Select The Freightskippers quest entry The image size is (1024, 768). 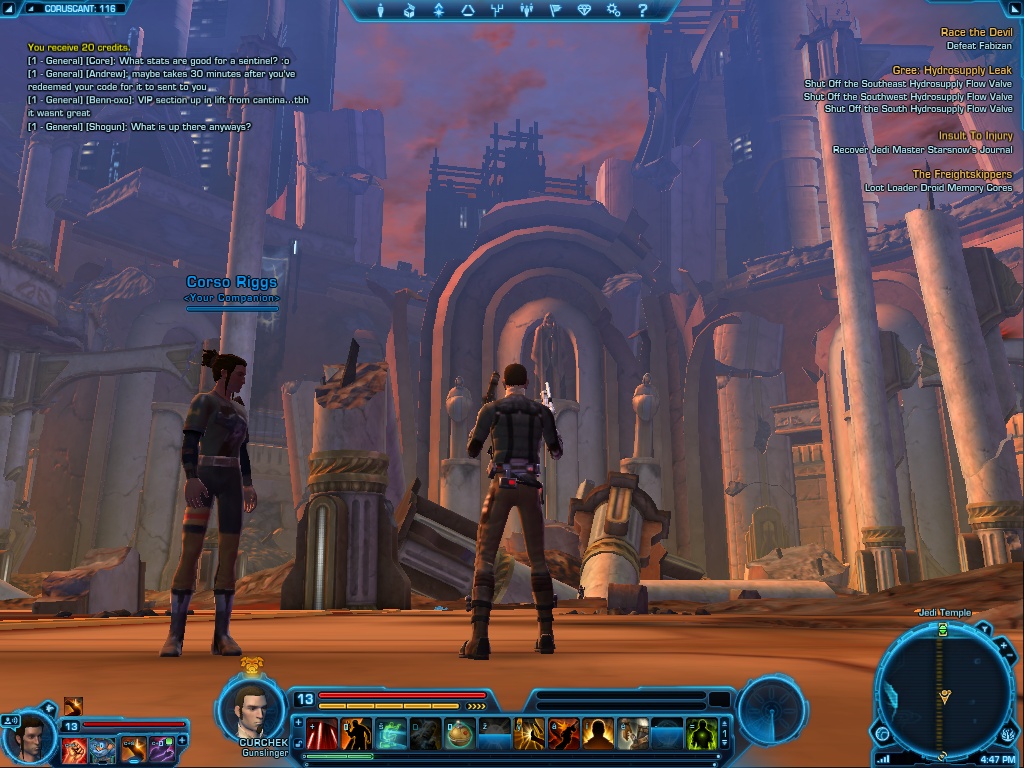click(x=961, y=174)
